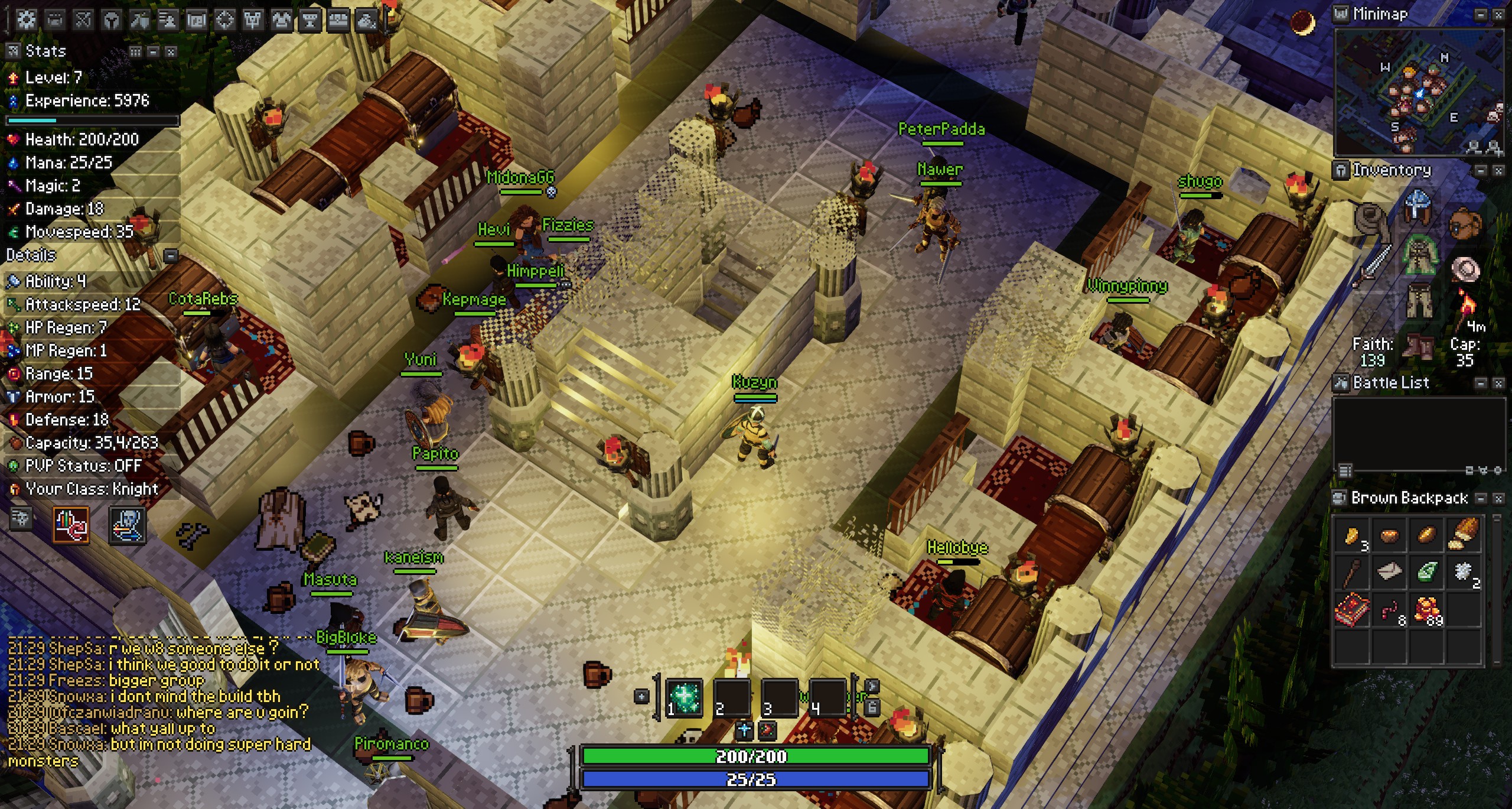Minimize the Stats panel

[153, 52]
